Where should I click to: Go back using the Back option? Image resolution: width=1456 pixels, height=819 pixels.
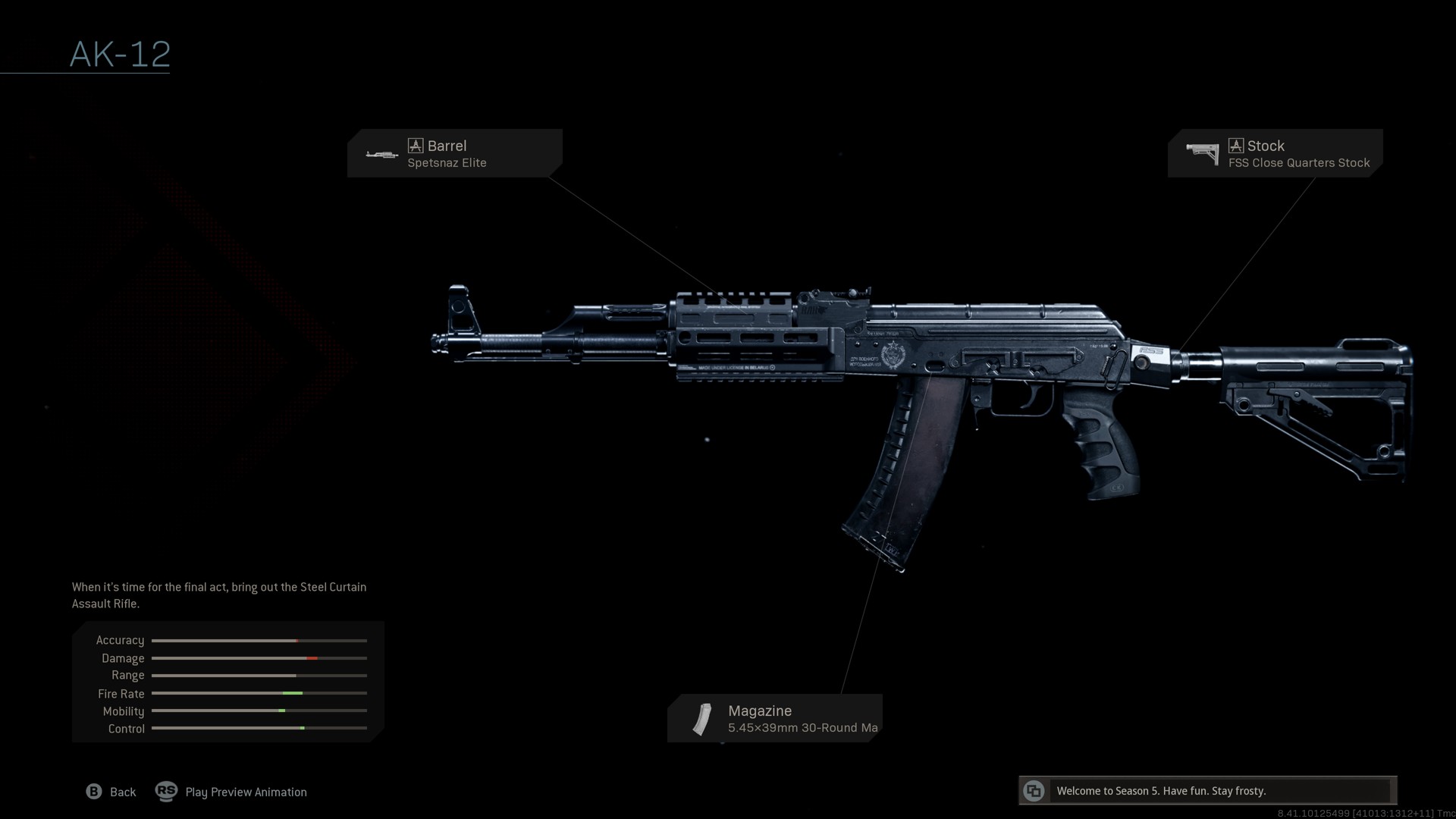point(111,792)
